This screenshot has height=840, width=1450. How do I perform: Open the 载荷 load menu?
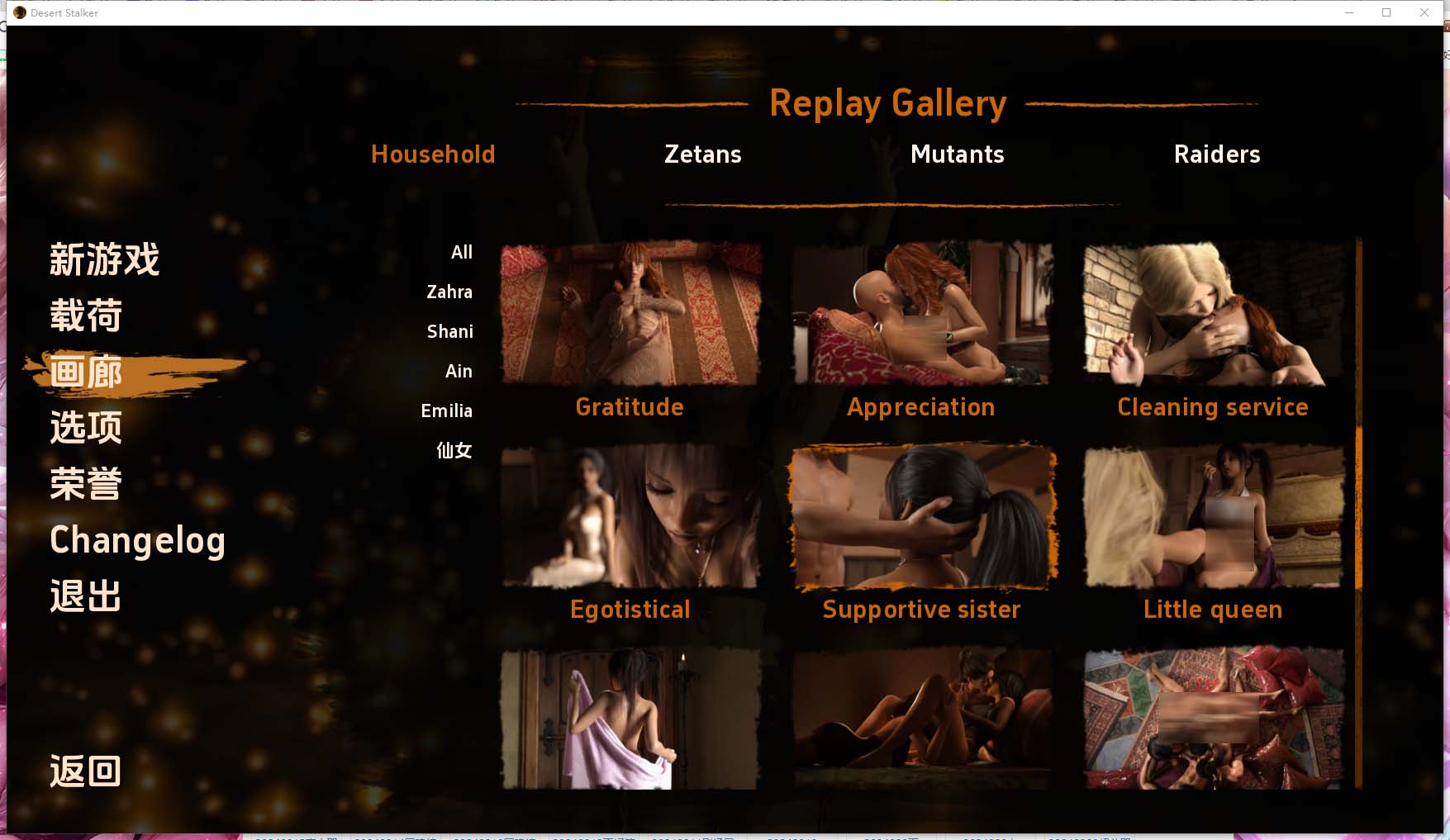[86, 316]
